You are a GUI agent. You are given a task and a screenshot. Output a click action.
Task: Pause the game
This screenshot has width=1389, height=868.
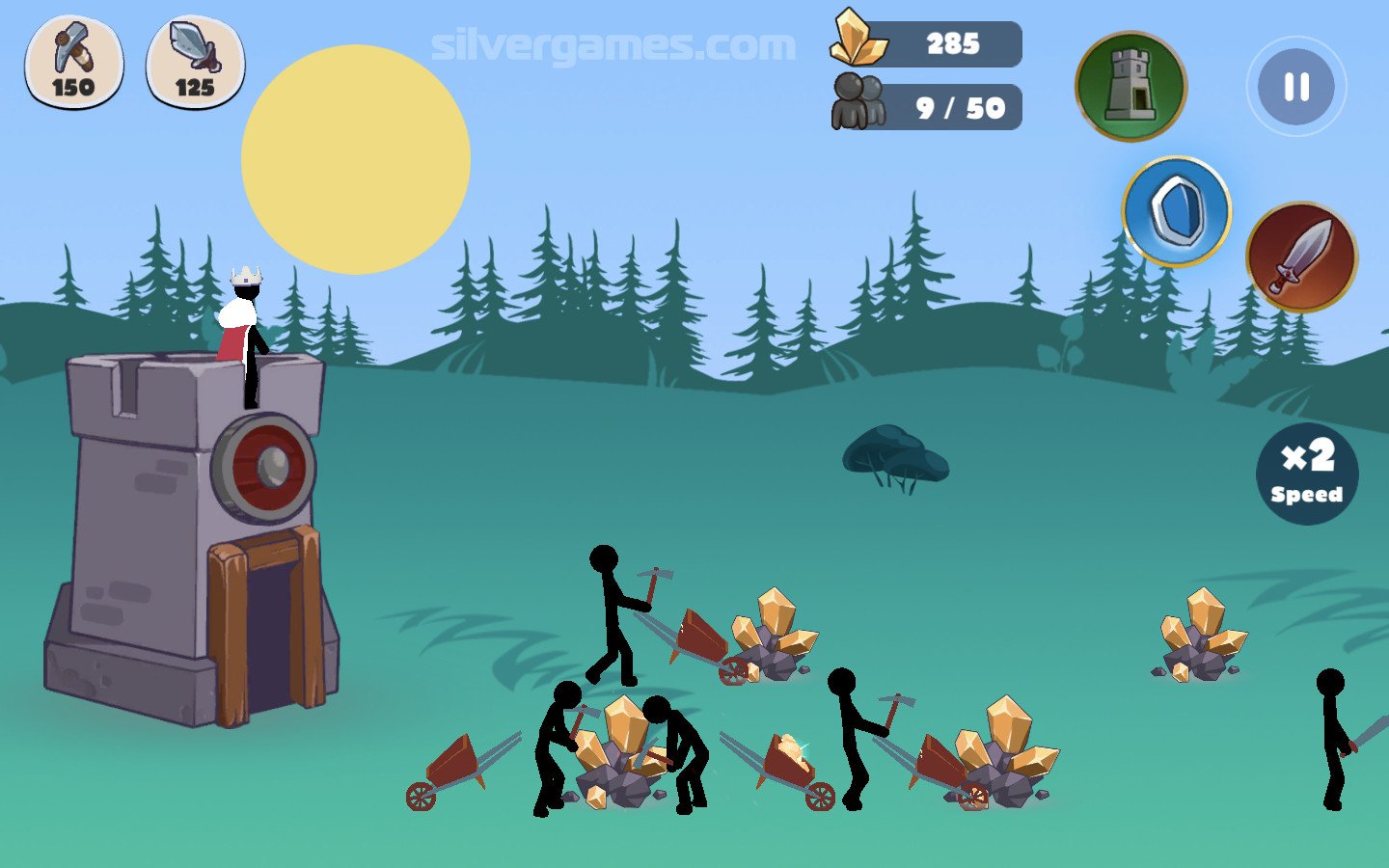tap(1295, 88)
